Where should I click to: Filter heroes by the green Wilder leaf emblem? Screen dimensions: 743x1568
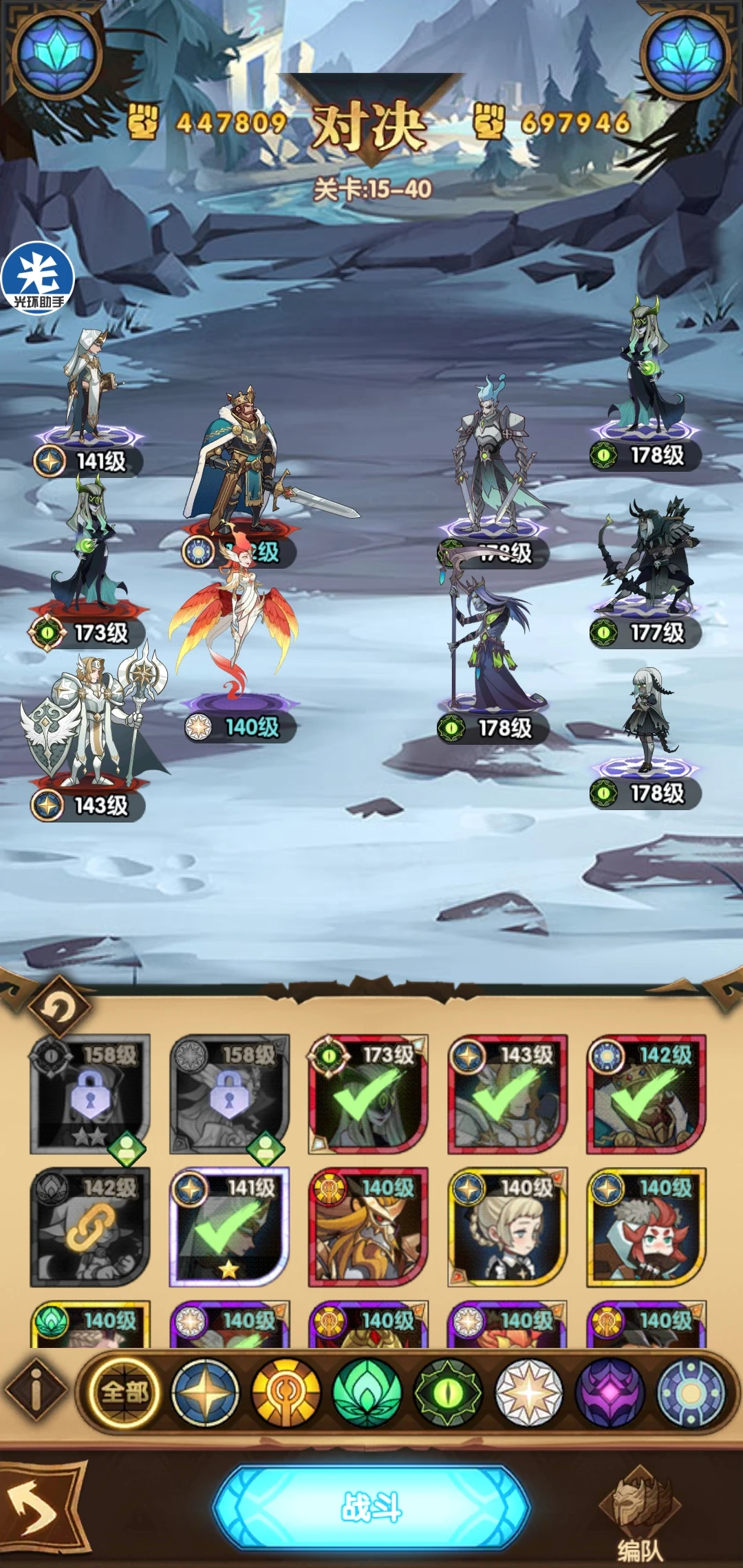point(367,1393)
